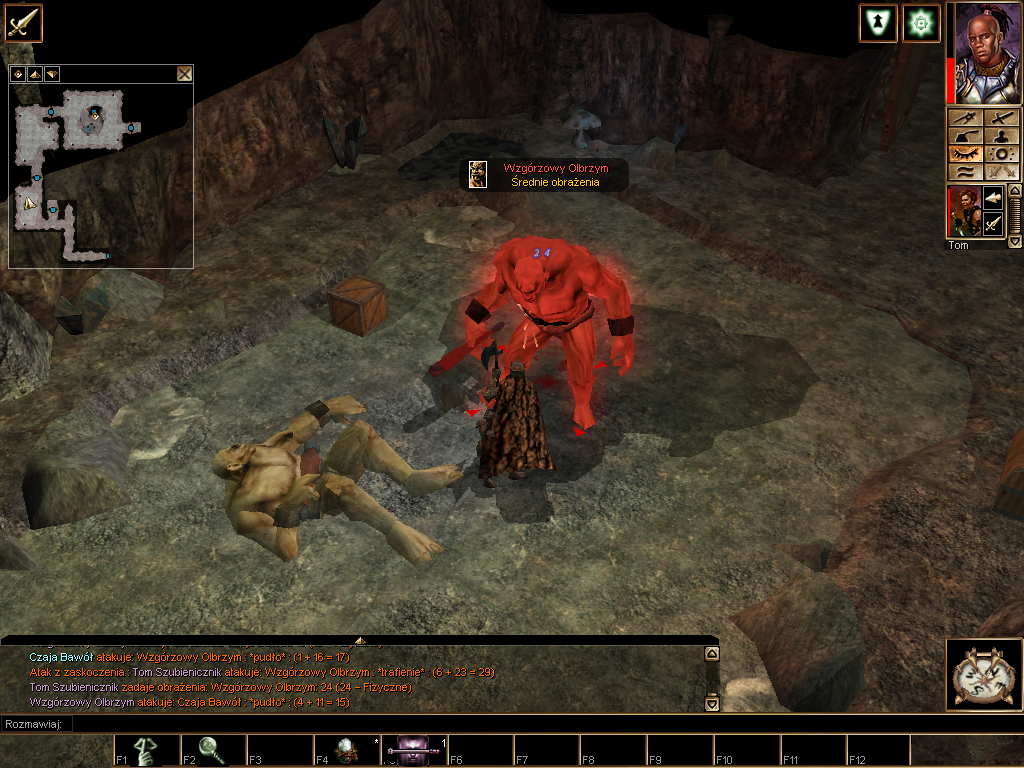This screenshot has height=768, width=1024.
Task: Select companion Tom's portrait
Action: (x=964, y=211)
